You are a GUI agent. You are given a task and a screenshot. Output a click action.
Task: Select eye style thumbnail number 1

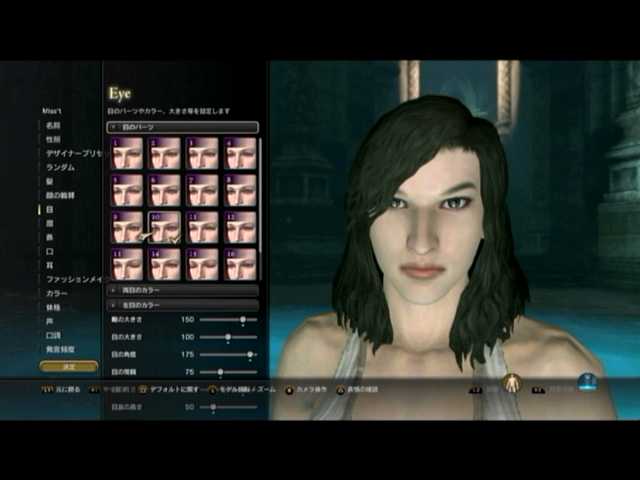coord(128,153)
